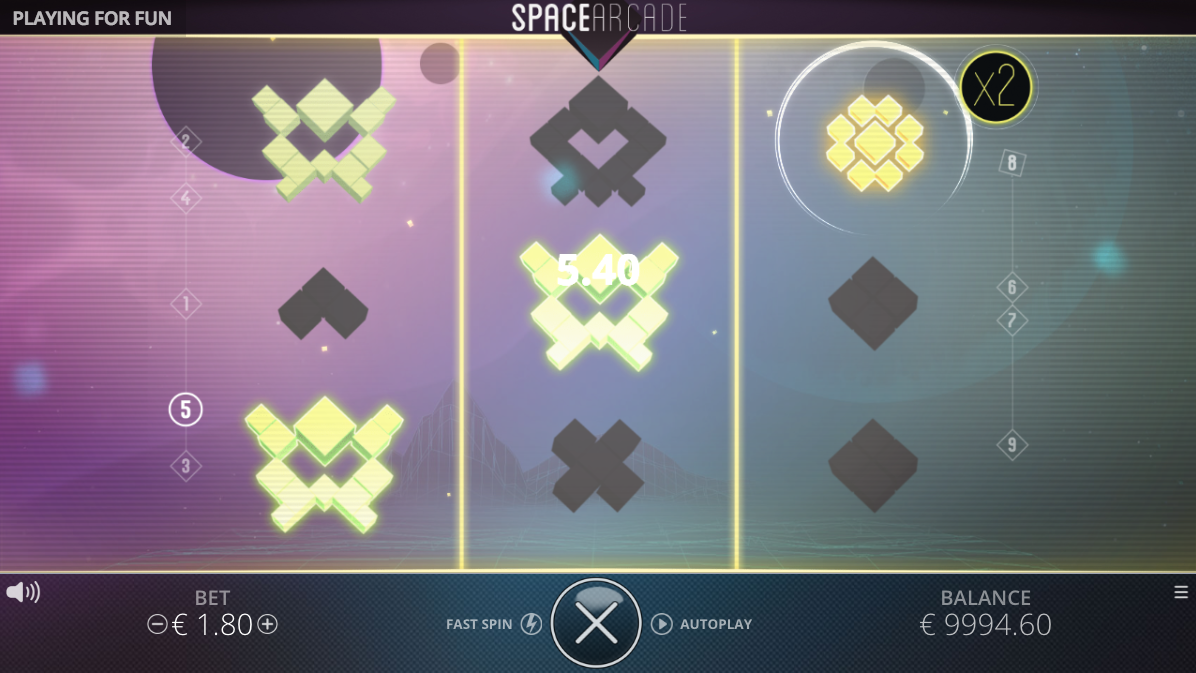Select payline marker 3

(x=185, y=466)
